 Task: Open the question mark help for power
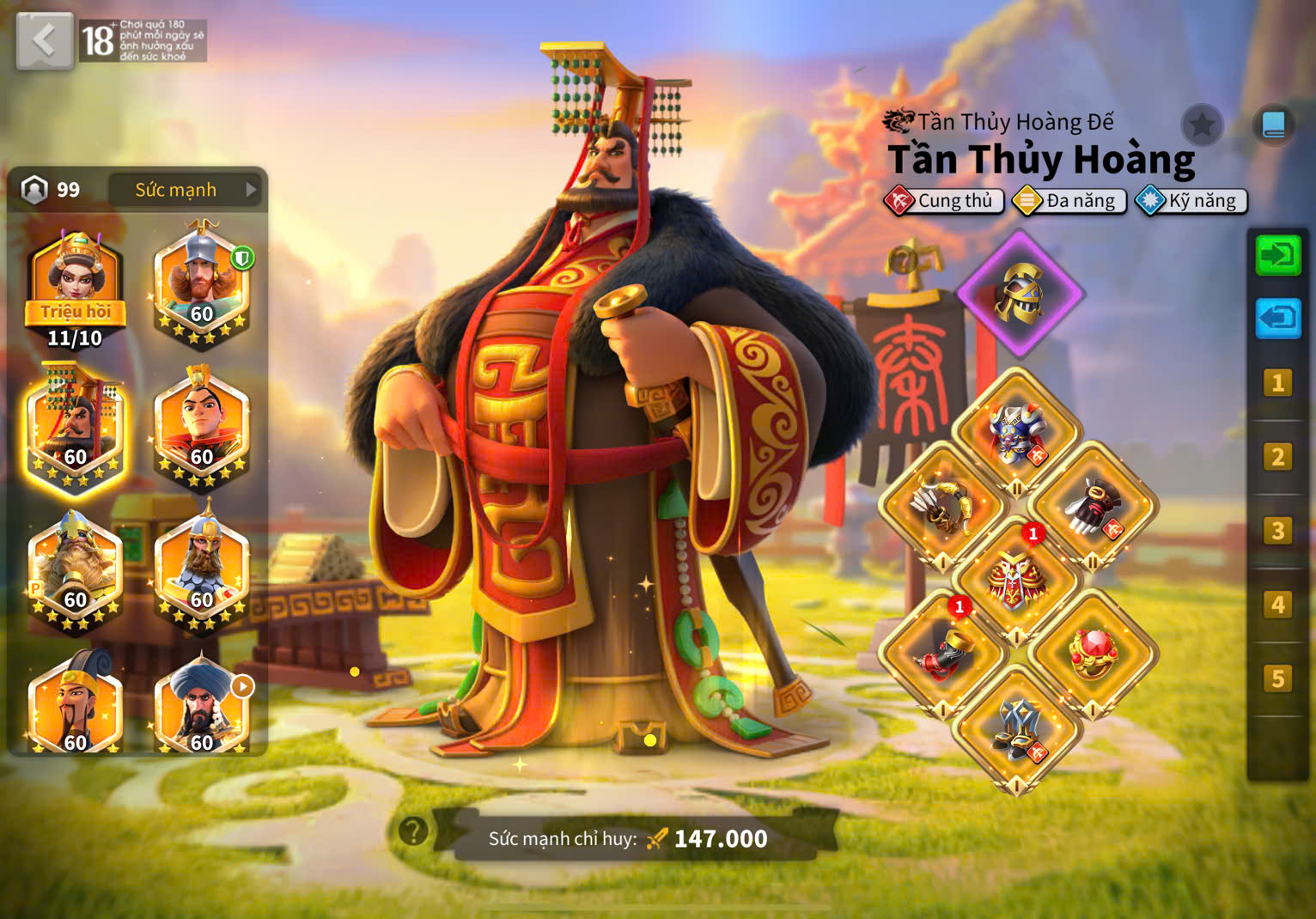(x=413, y=831)
